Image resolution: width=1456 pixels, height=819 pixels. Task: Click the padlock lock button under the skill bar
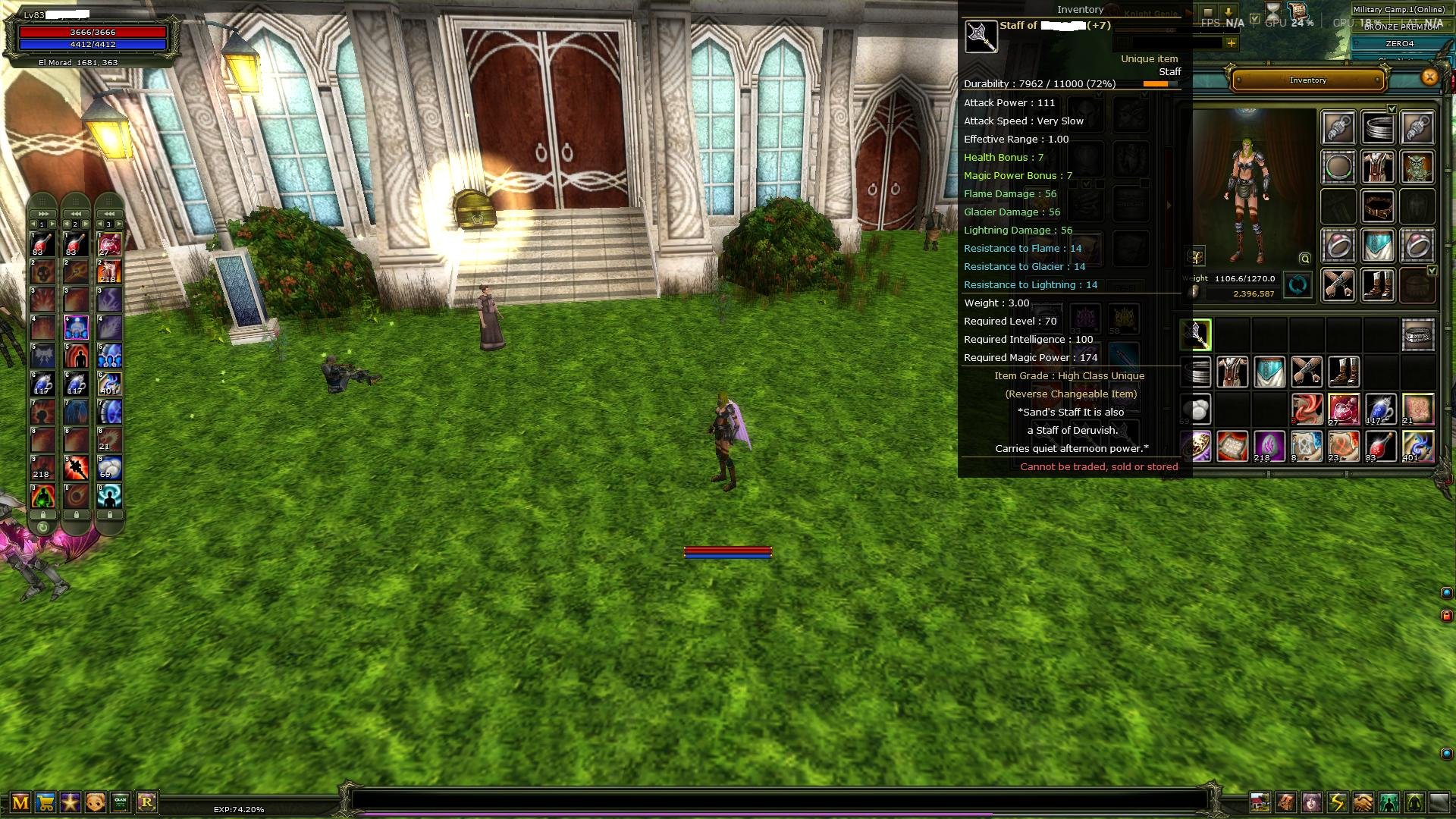(x=43, y=514)
